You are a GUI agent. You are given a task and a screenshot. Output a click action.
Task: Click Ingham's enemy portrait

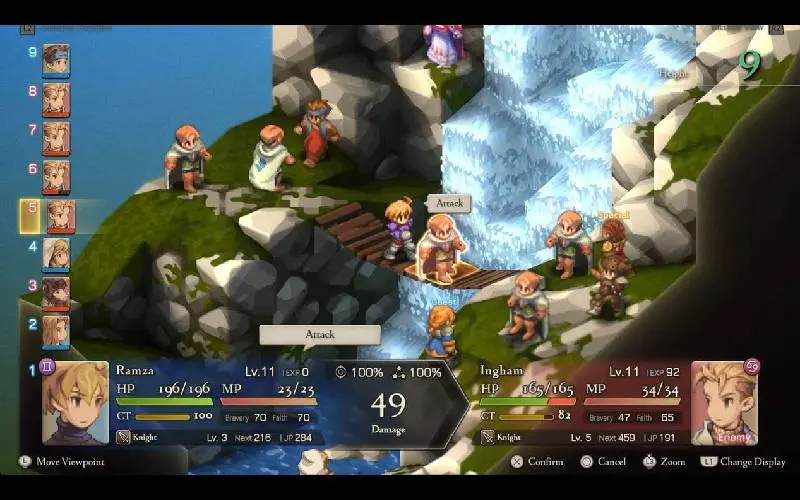(x=723, y=402)
